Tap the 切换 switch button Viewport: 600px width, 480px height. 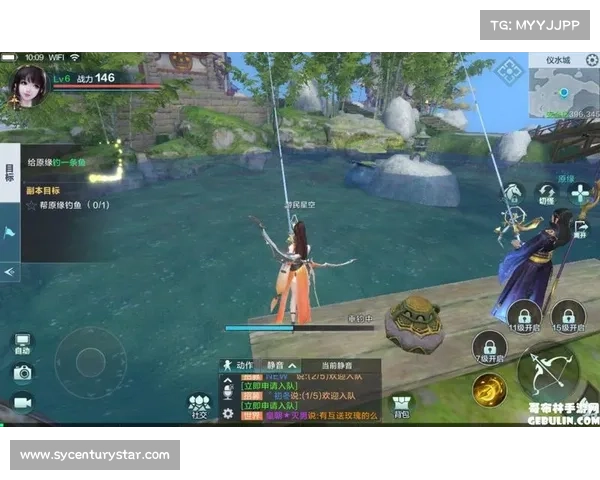[546, 191]
